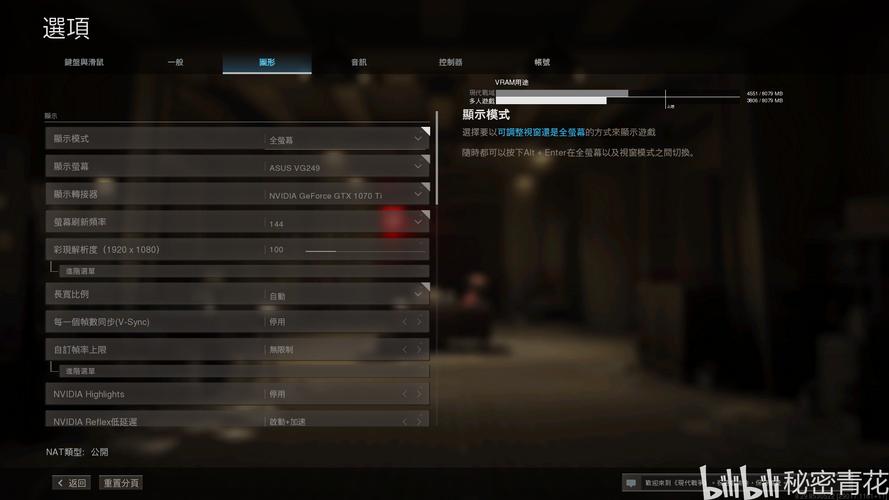The height and width of the screenshot is (500, 889).
Task: Select the 圖形 tab
Action: pyautogui.click(x=267, y=62)
